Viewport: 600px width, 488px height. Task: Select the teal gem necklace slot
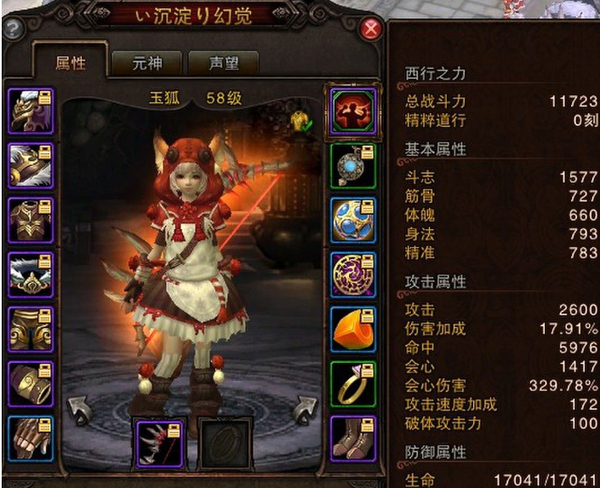coord(353,165)
